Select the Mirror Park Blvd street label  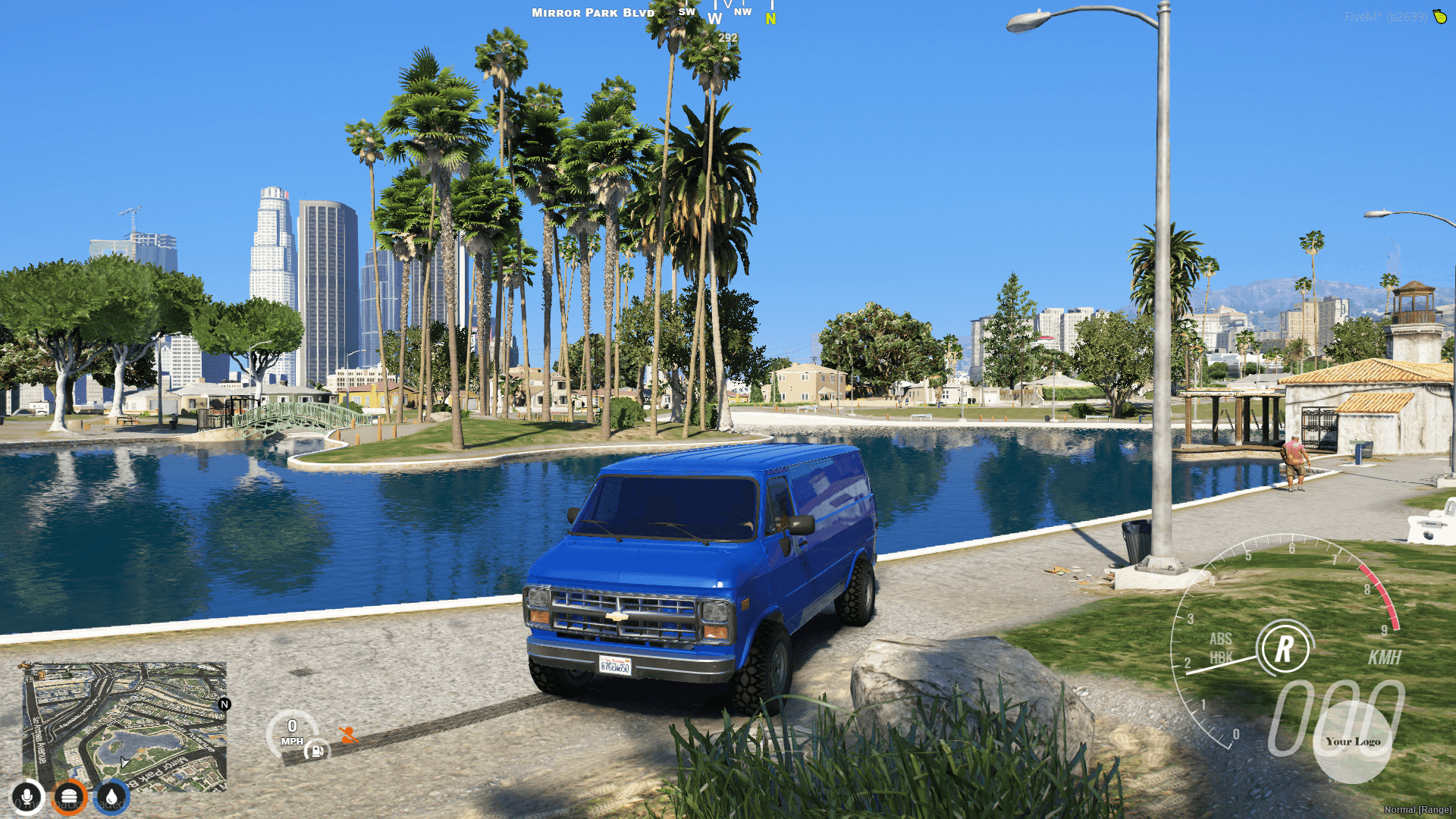click(592, 13)
